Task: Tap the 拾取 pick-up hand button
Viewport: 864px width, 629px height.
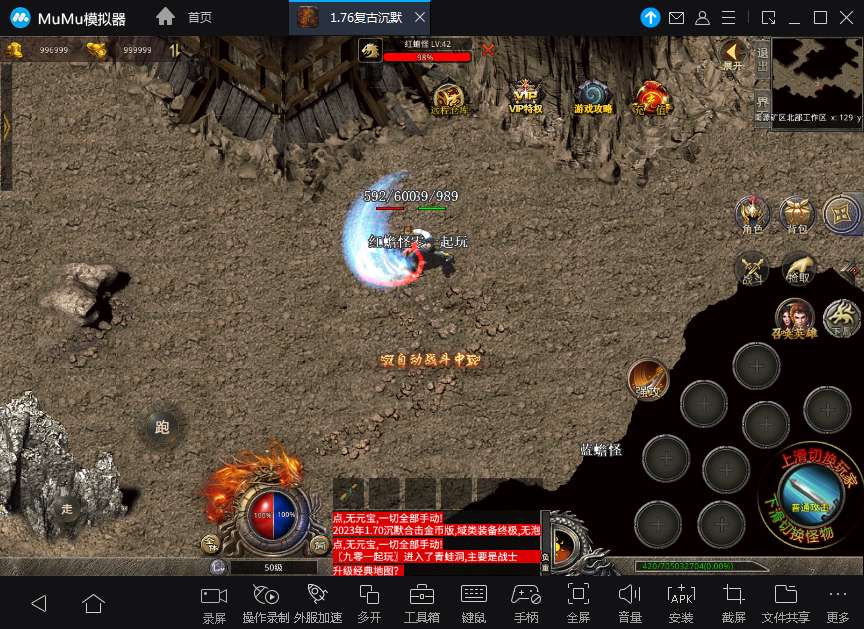Action: click(798, 268)
